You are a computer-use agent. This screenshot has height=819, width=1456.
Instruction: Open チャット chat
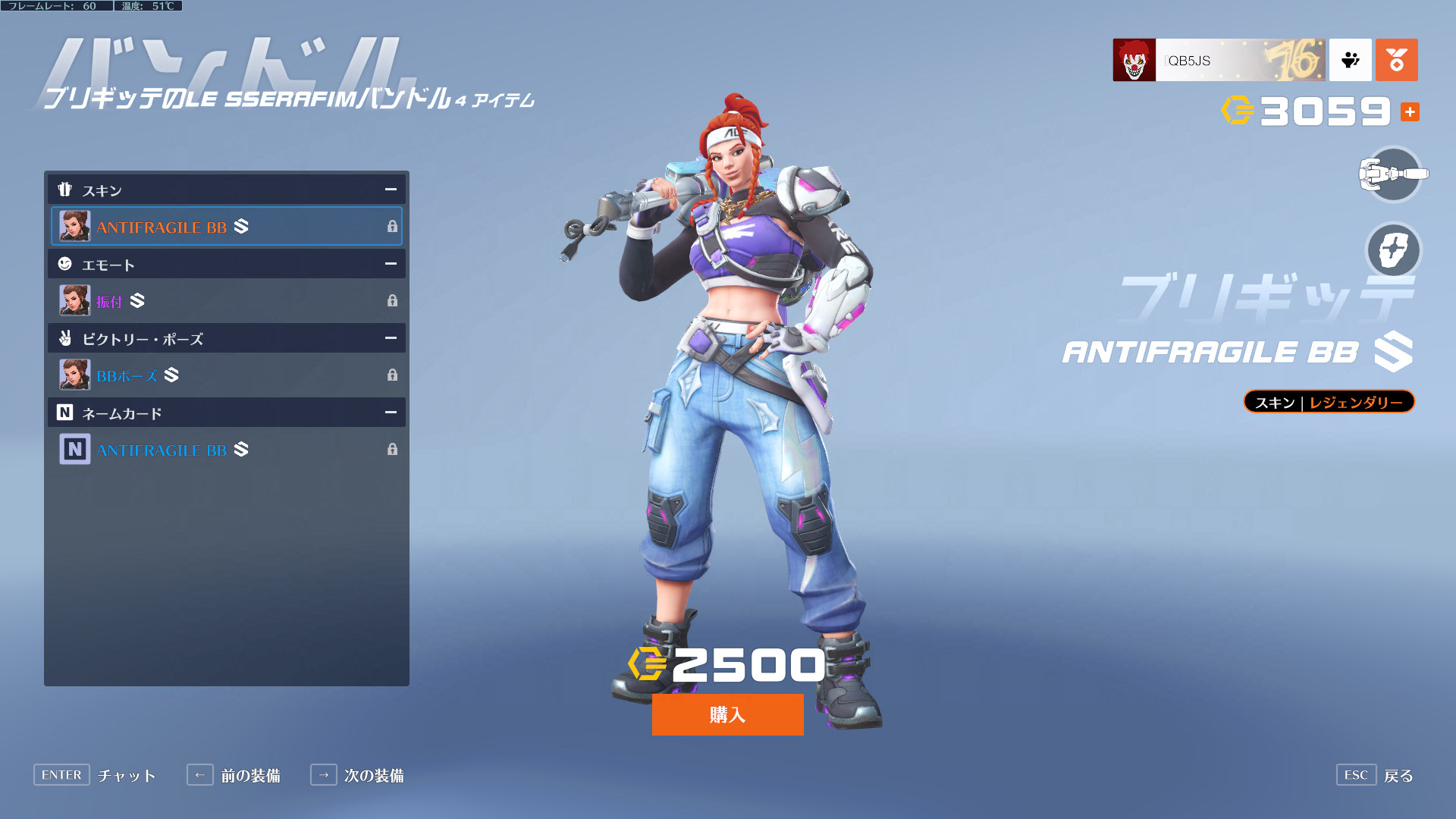(x=95, y=775)
